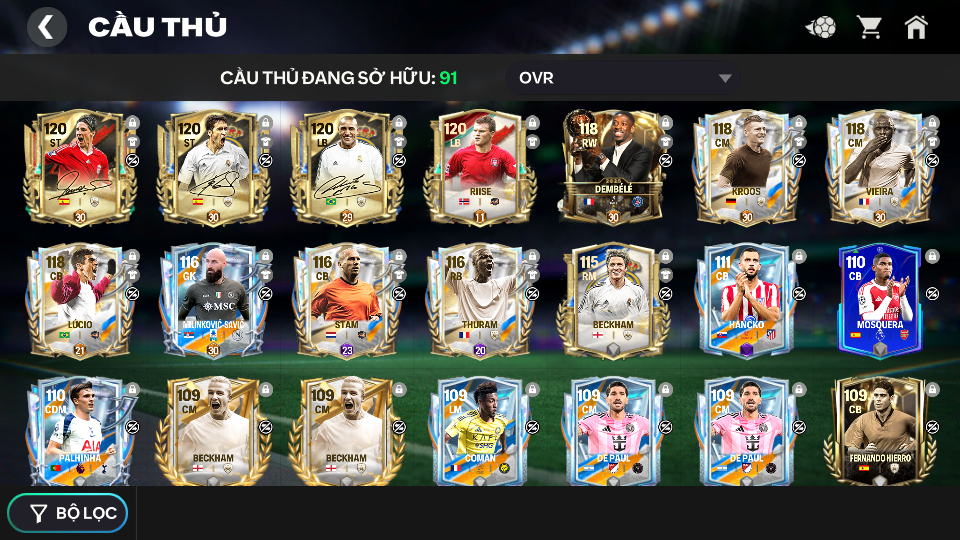Image resolution: width=960 pixels, height=540 pixels.
Task: Select the Lúcio 118 CB card
Action: point(80,300)
